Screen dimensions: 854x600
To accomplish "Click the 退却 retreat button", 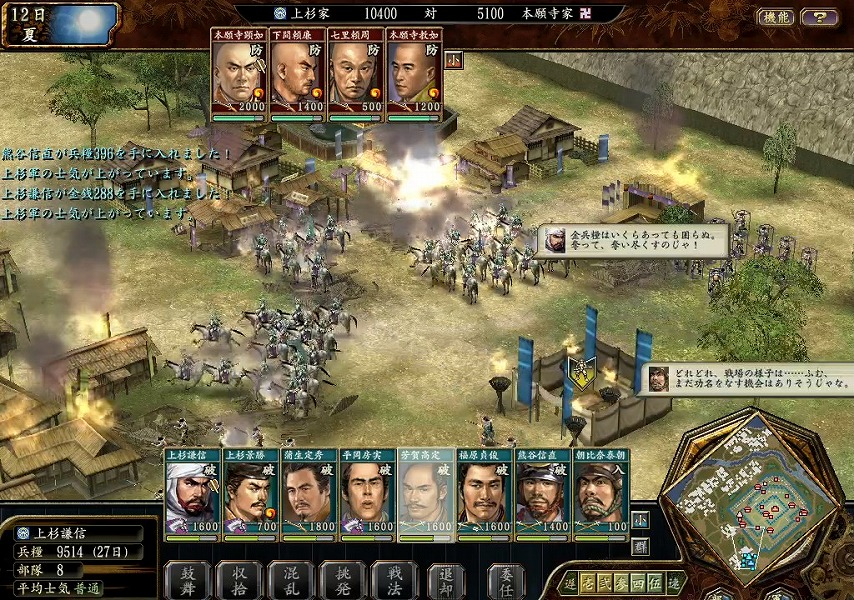I will (446, 579).
